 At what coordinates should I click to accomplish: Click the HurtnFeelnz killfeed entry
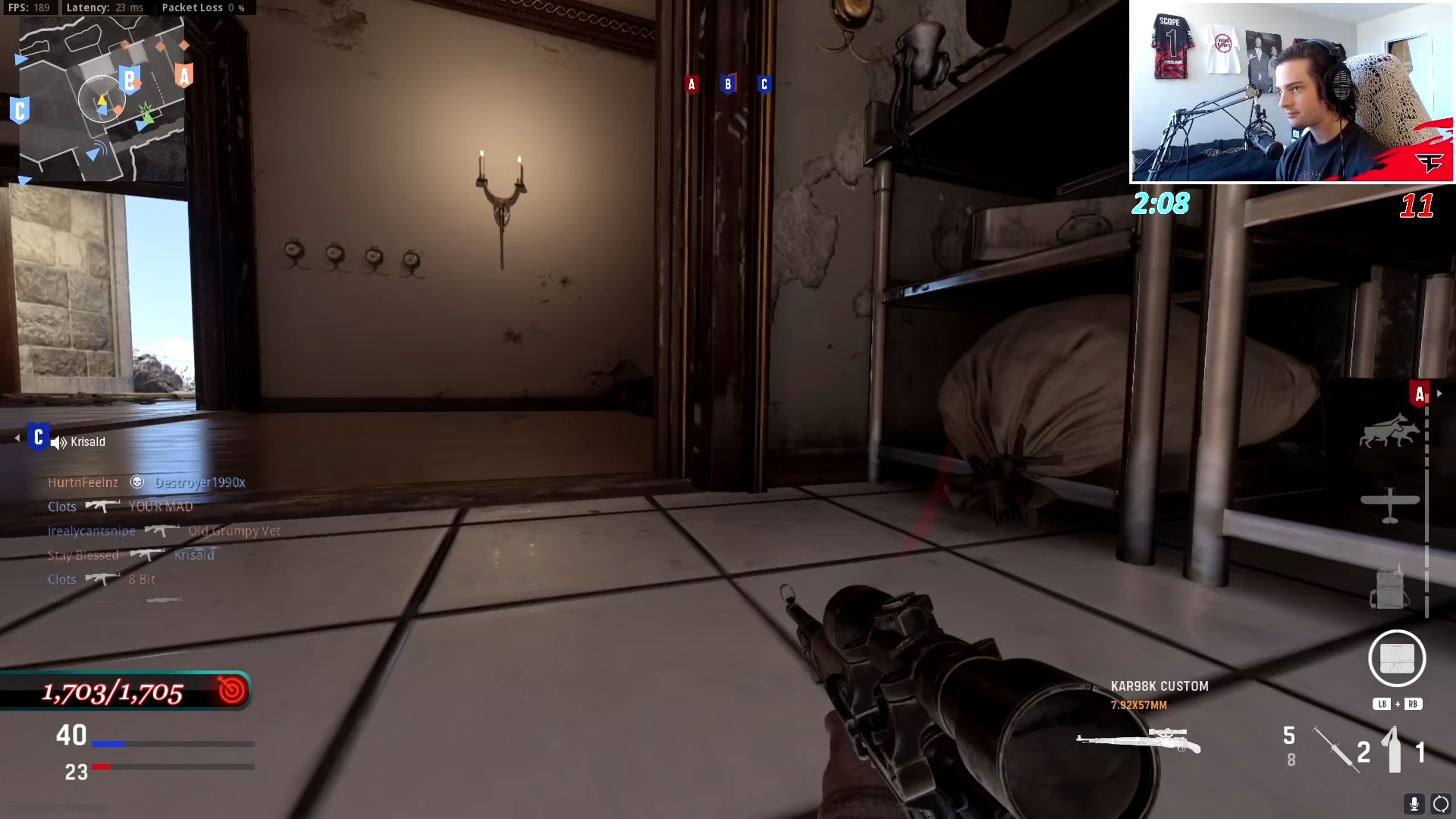[83, 482]
